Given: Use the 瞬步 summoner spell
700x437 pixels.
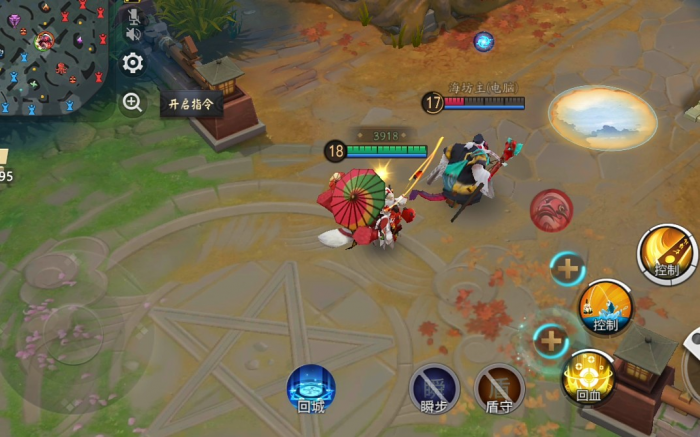Looking at the screenshot, I should pyautogui.click(x=434, y=388).
